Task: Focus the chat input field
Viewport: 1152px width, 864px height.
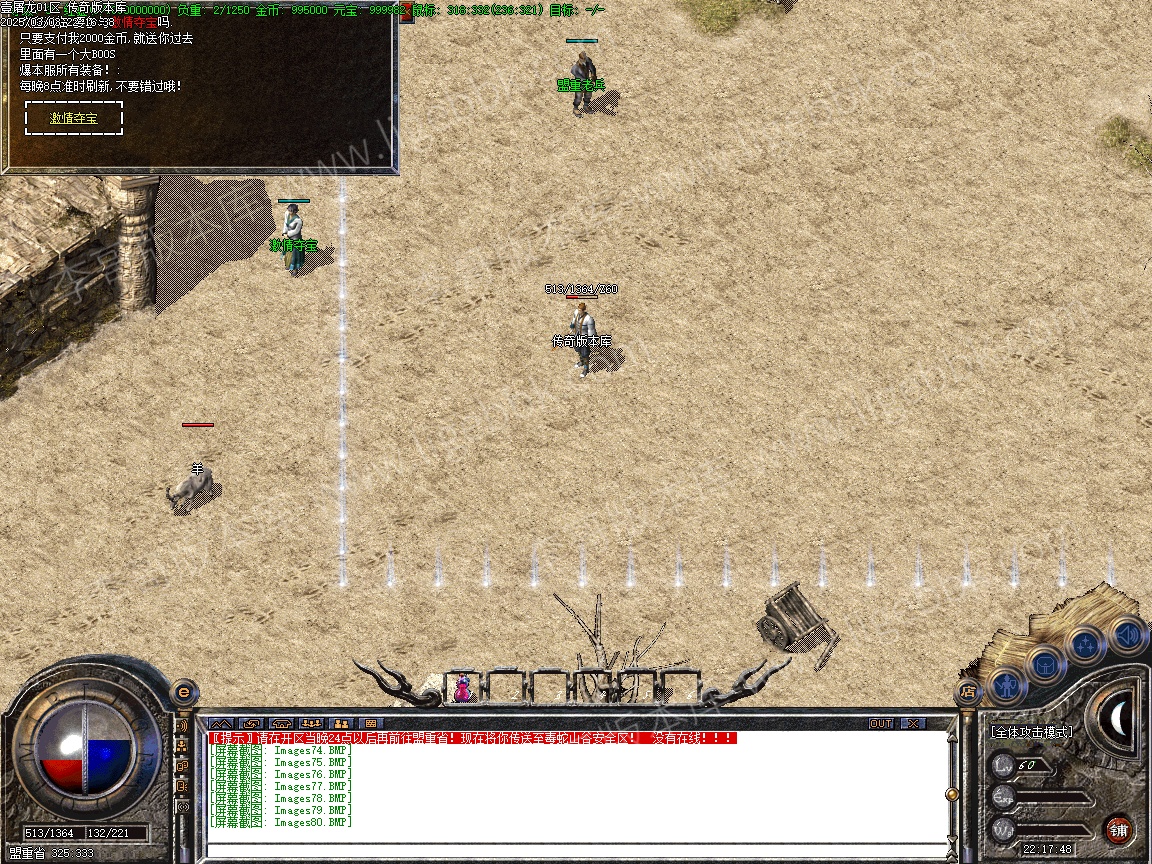Action: click(575, 850)
